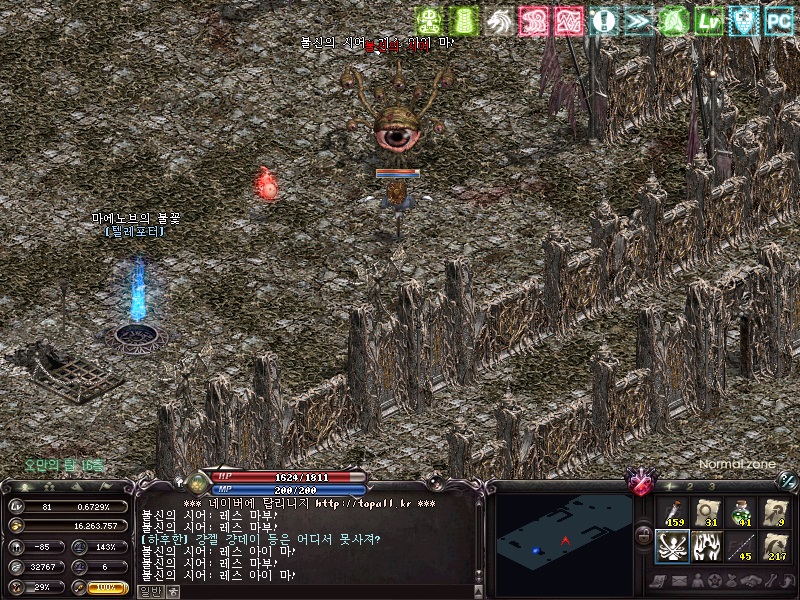The height and width of the screenshot is (600, 800).
Task: Select the arrow slot showing 45
Action: [741, 546]
